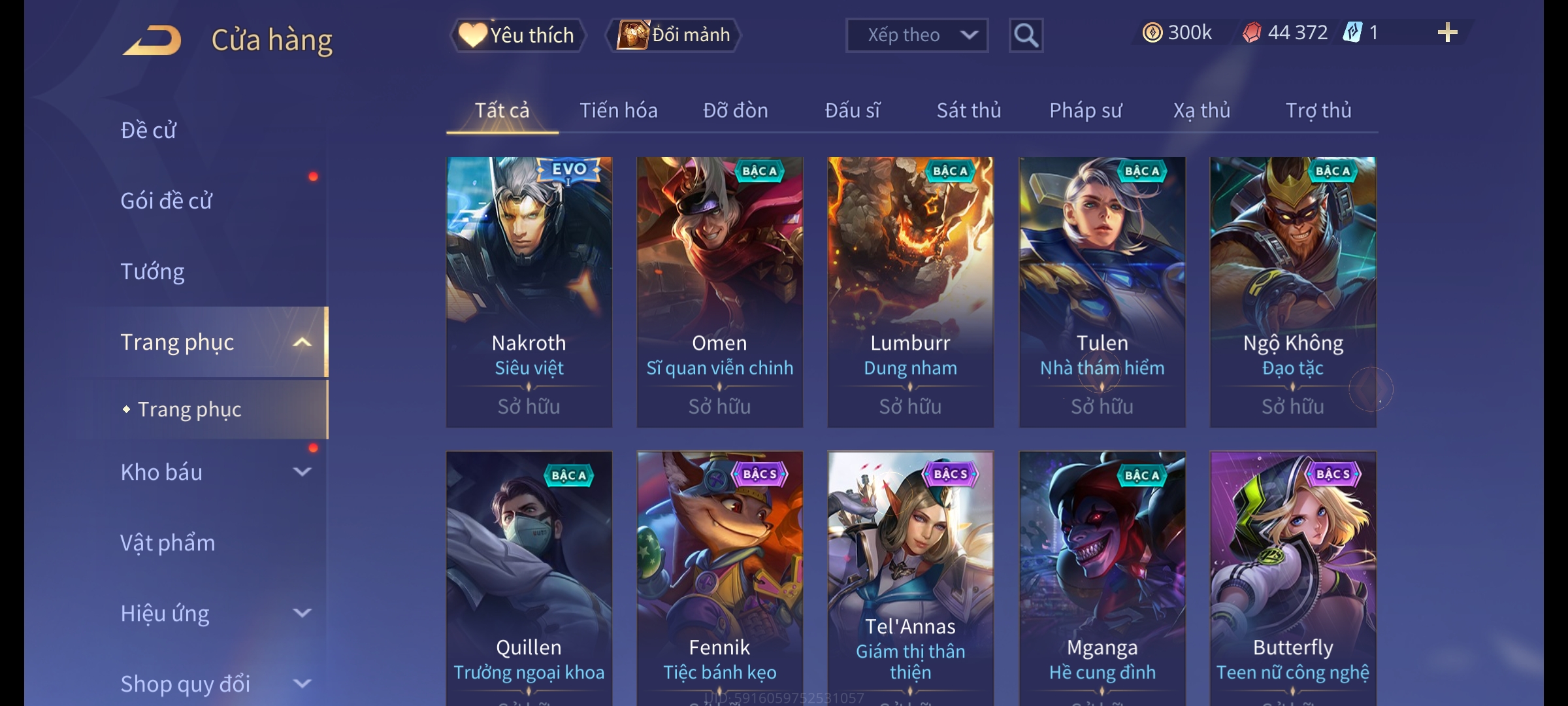Choose the Trợ thủ tab
Viewport: 1568px width, 706px height.
click(1318, 110)
